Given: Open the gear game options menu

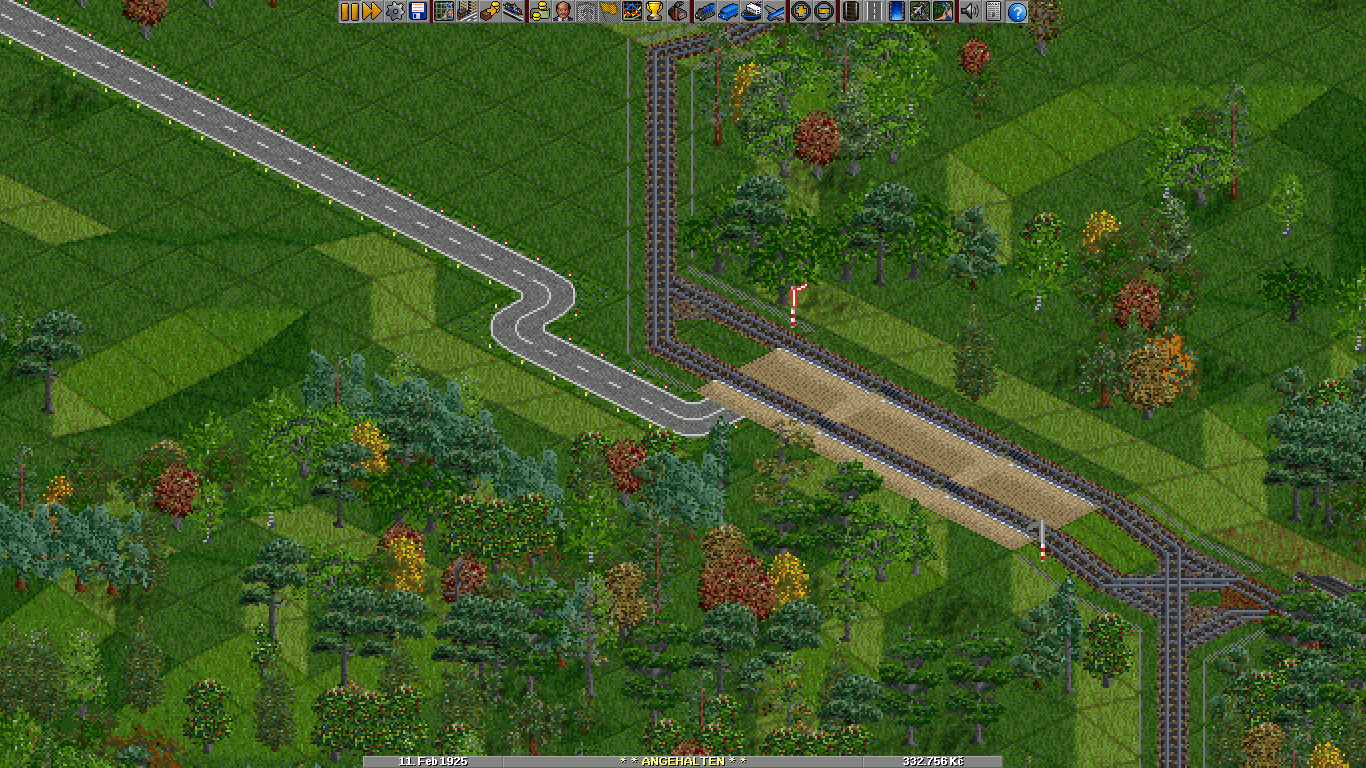Looking at the screenshot, I should (395, 12).
